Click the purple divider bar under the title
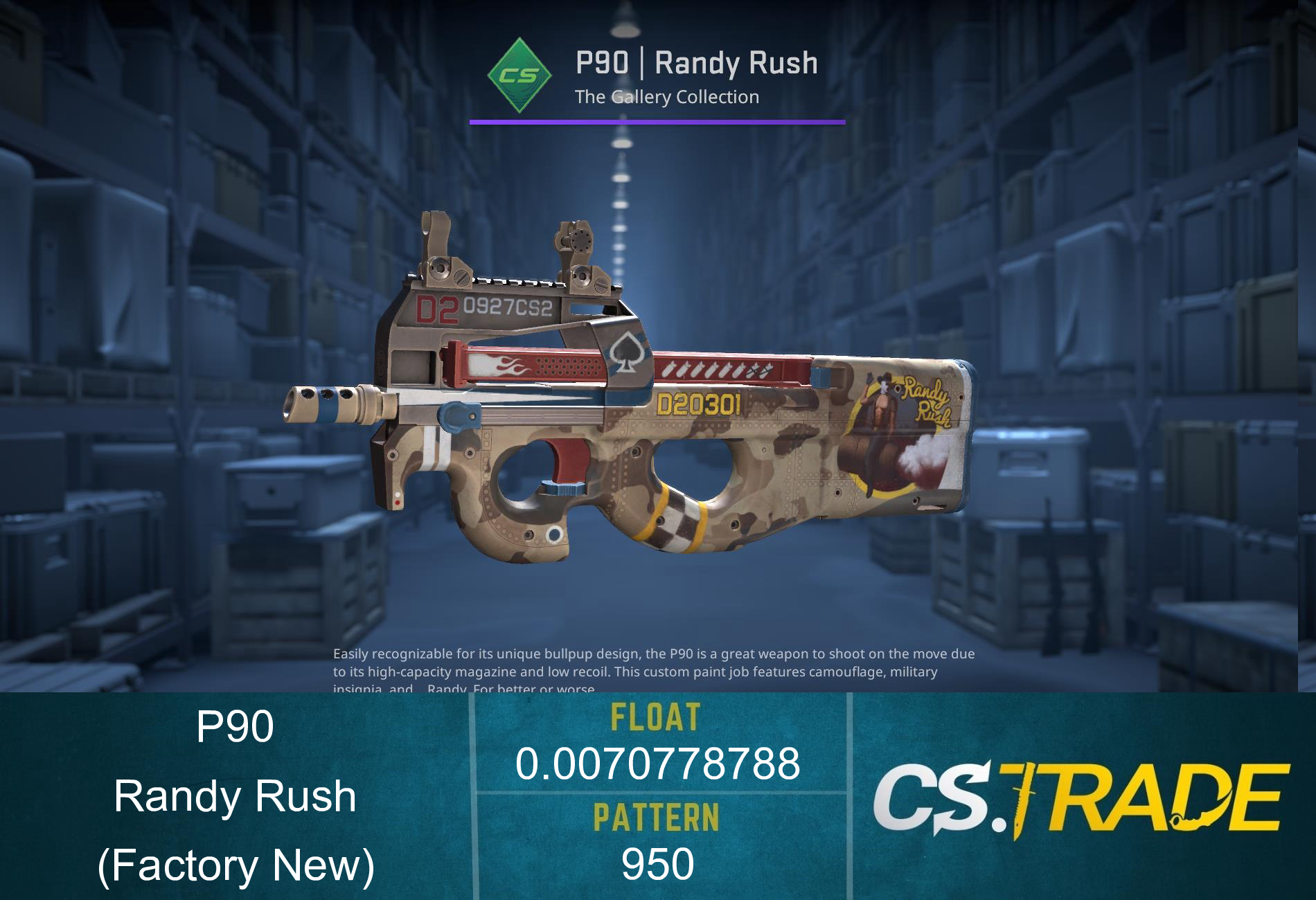1316x900 pixels. 657,123
